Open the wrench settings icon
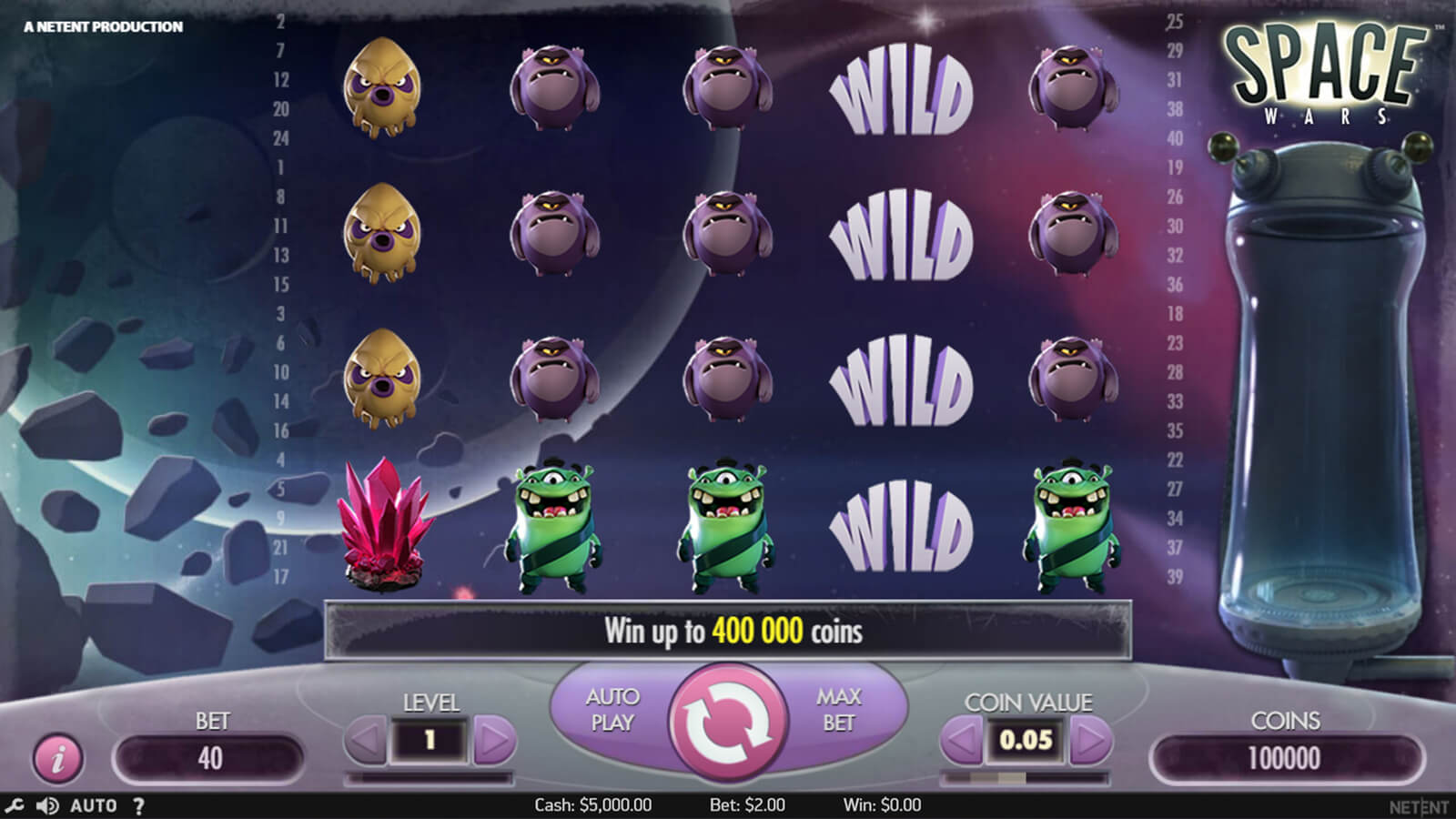 14,805
